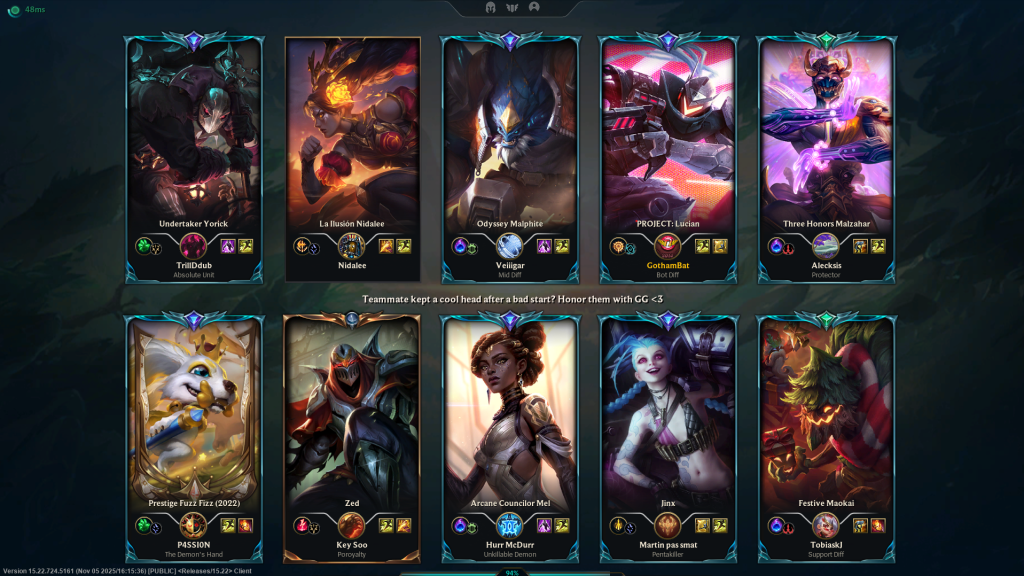Click the helmet icon in top bar
This screenshot has width=1024, height=576.
pyautogui.click(x=491, y=7)
